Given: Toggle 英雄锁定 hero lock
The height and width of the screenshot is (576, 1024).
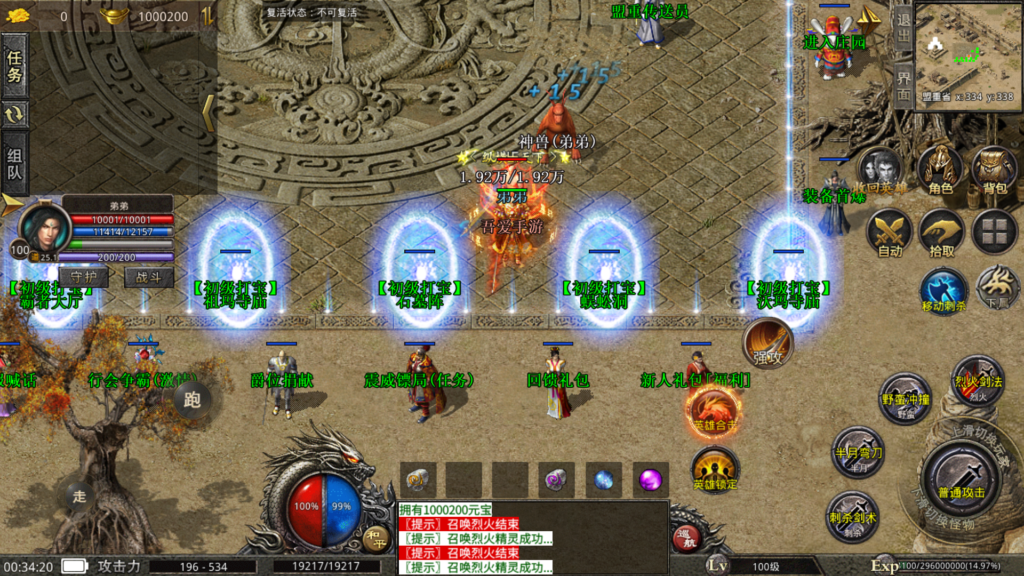Looking at the screenshot, I should pos(714,470).
